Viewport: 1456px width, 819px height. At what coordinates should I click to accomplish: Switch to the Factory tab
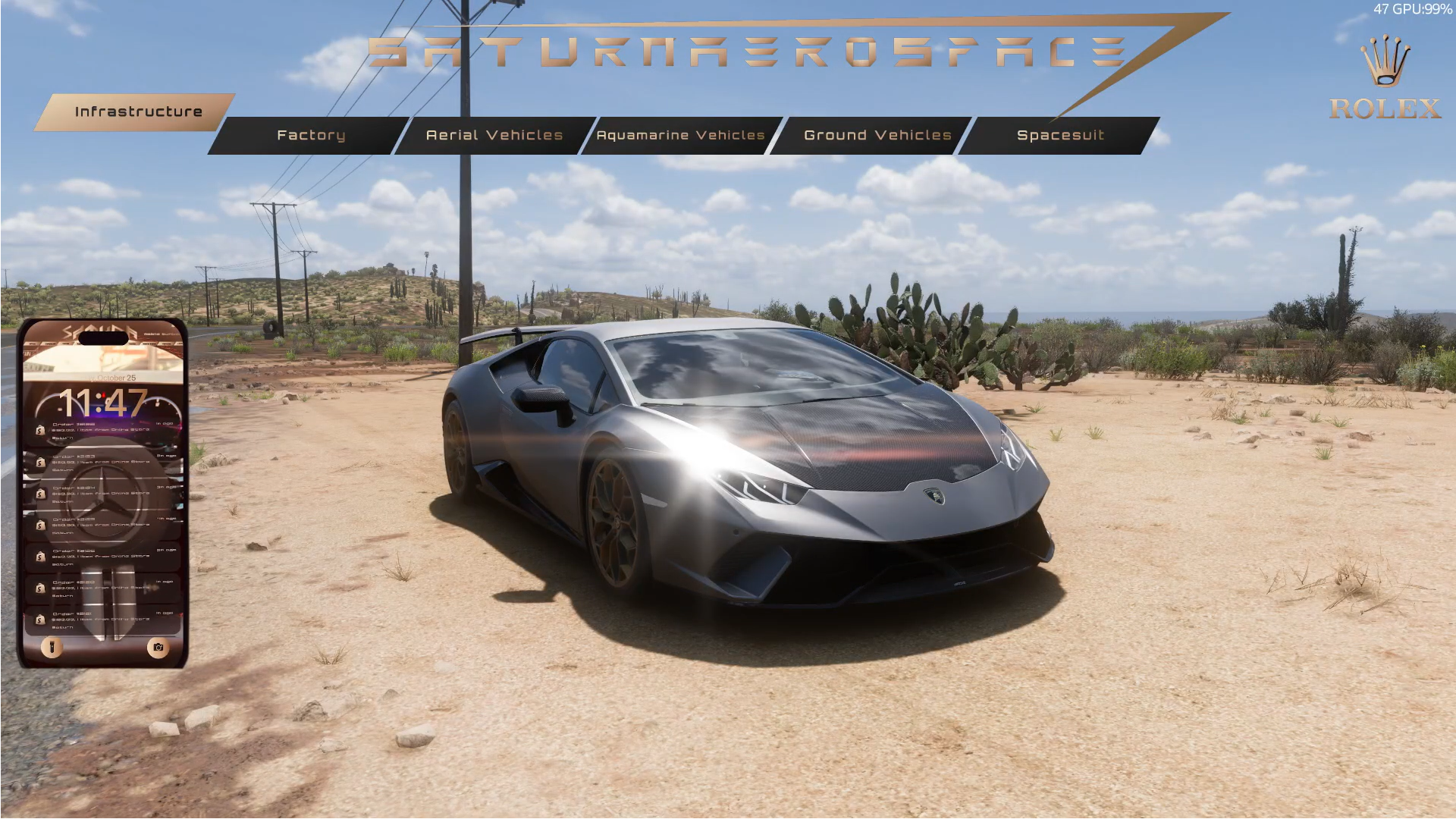(x=310, y=136)
